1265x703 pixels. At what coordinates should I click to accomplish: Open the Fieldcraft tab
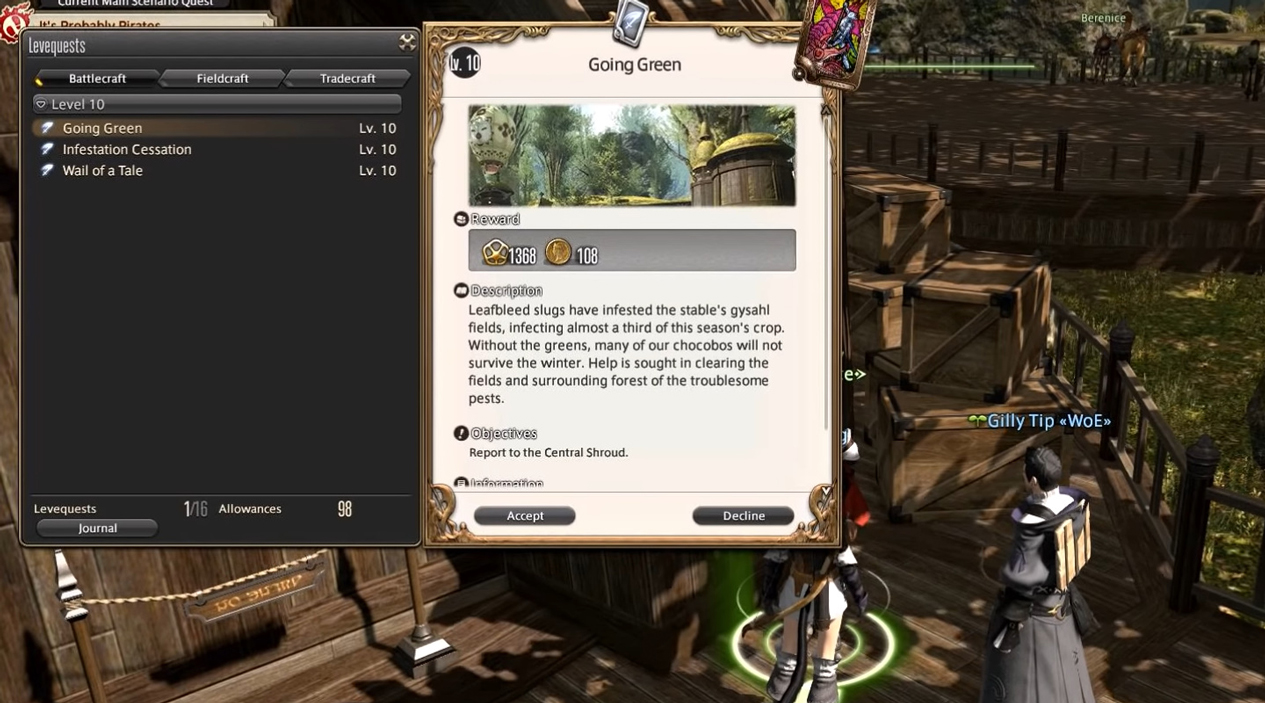222,78
